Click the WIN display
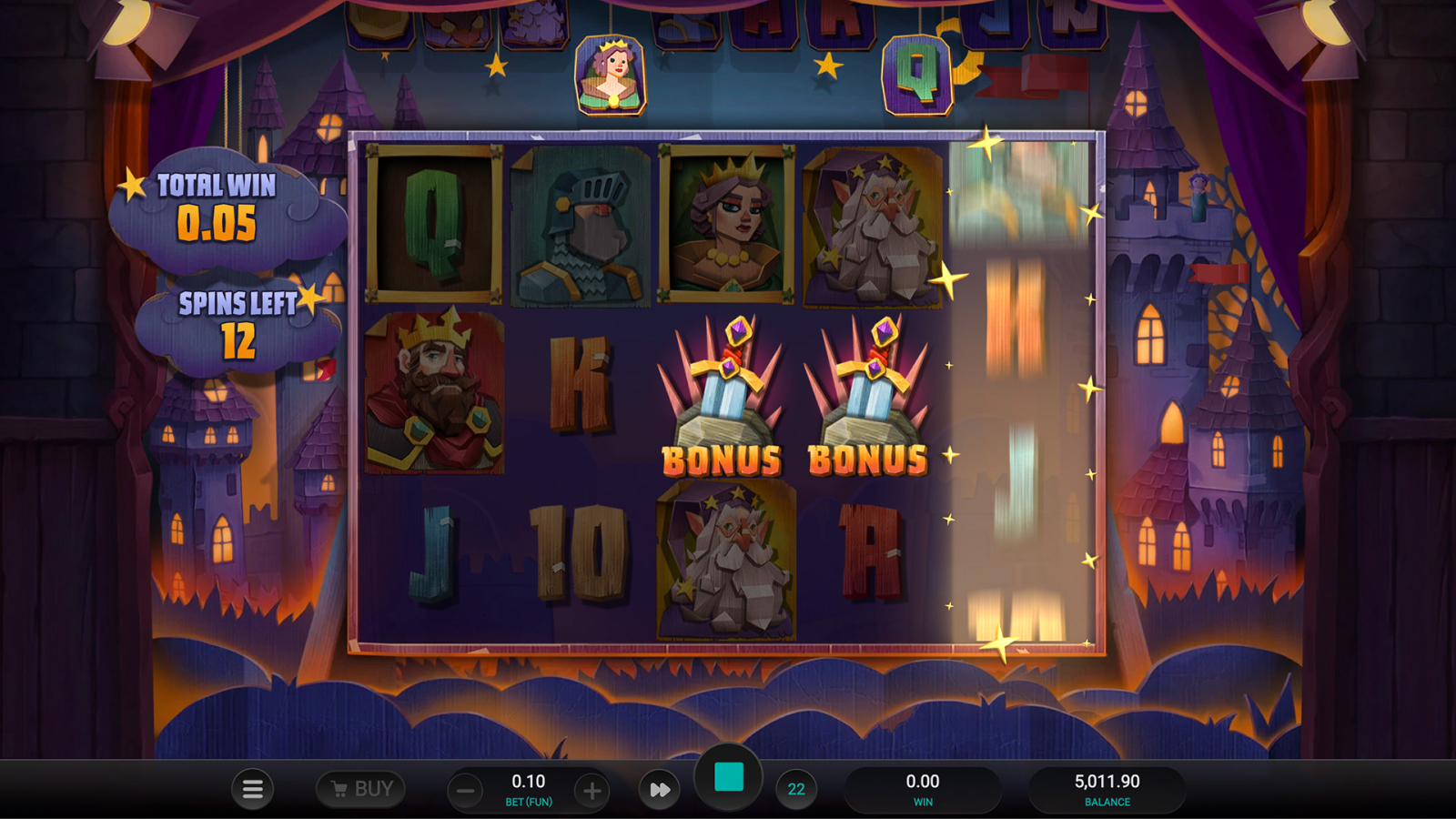Image resolution: width=1456 pixels, height=819 pixels. [x=925, y=788]
